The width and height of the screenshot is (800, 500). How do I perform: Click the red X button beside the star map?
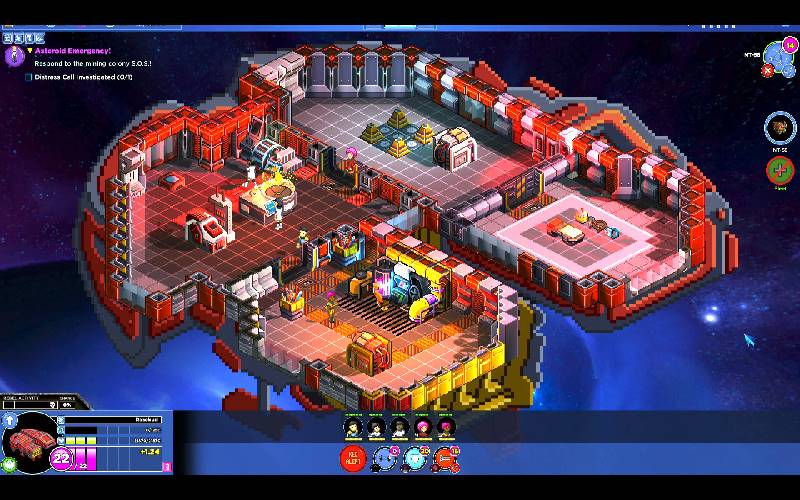(x=767, y=71)
